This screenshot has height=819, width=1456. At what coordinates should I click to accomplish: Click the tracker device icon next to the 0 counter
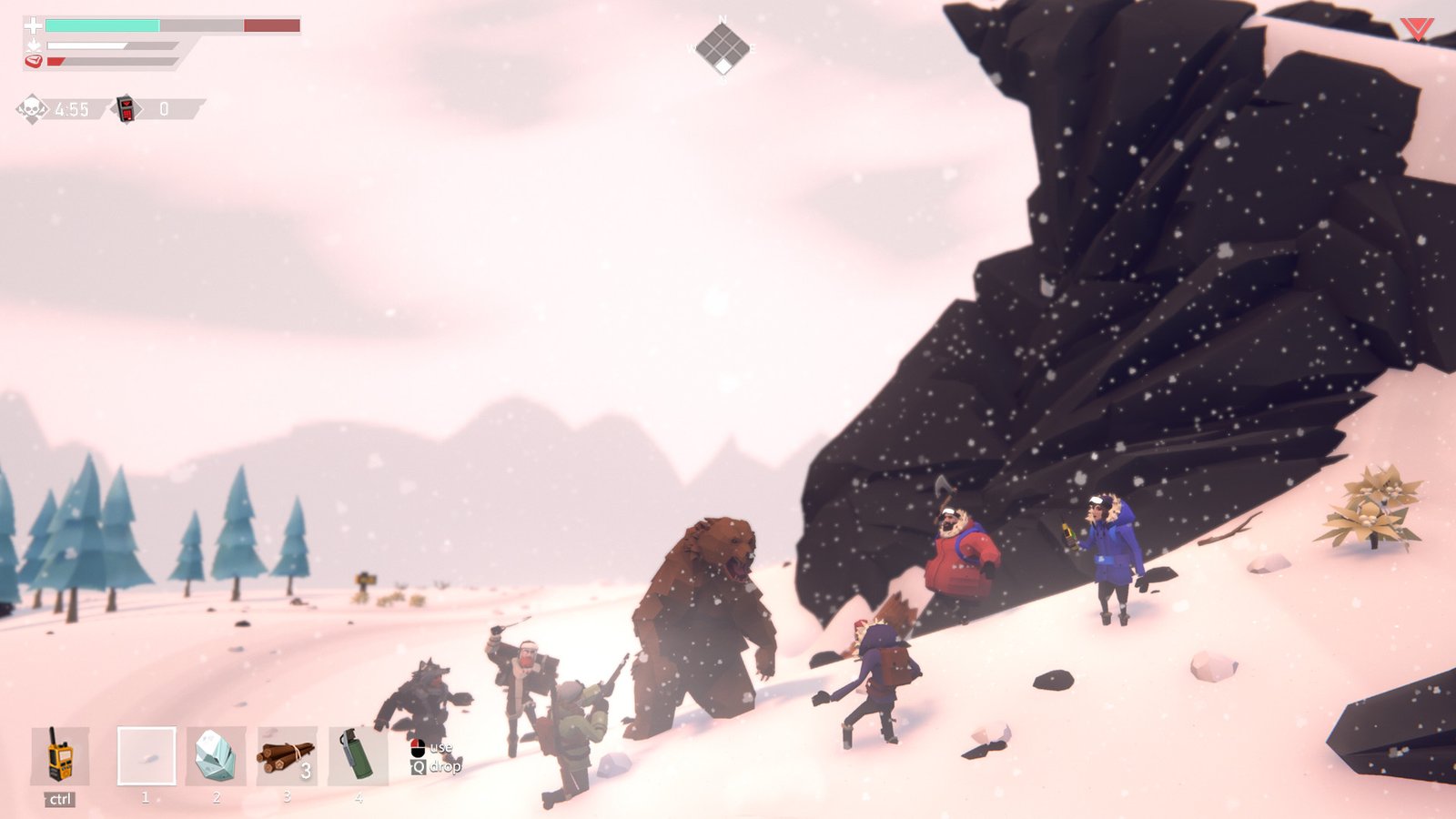tap(126, 109)
